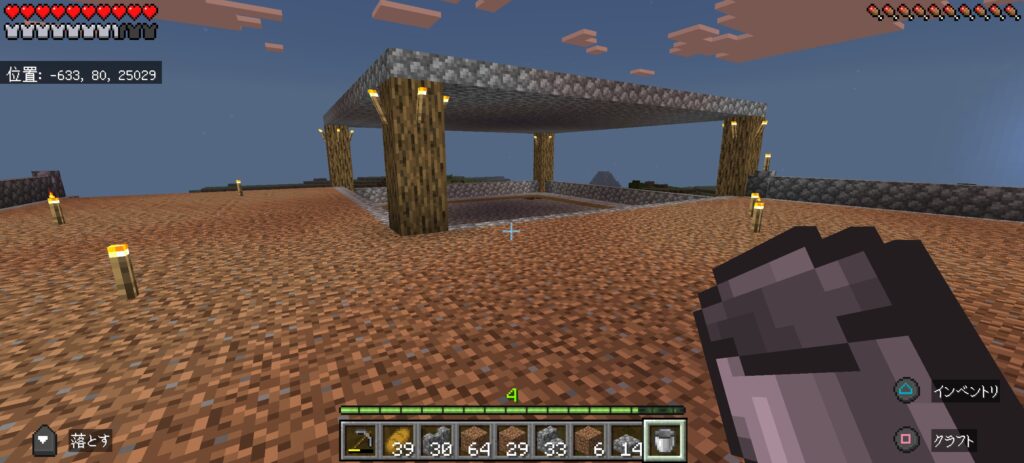Viewport: 1024px width, 463px height.
Task: Select the full dirt stack of 64
Action: [x=474, y=440]
